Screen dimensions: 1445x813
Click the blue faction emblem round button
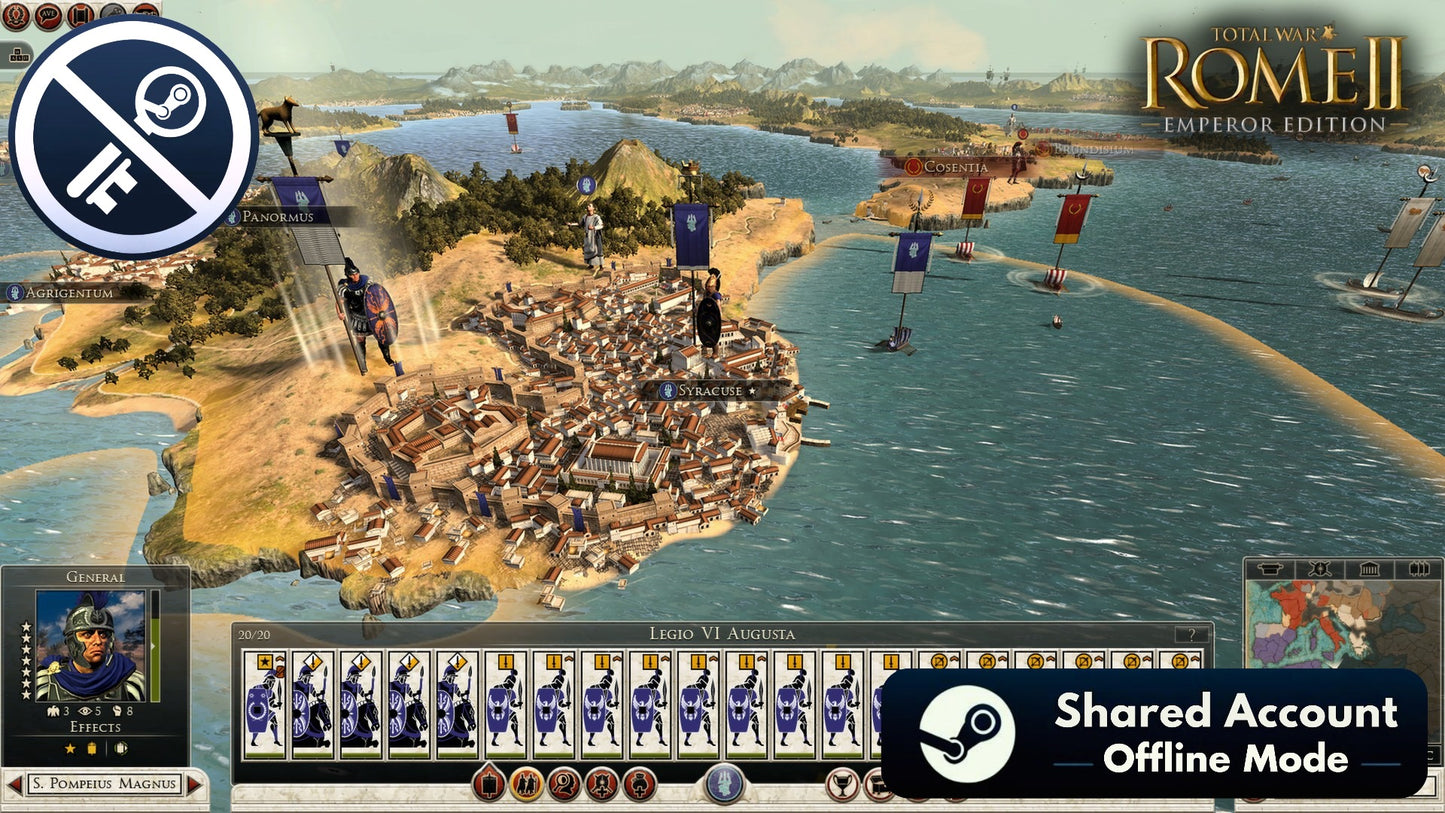click(724, 783)
